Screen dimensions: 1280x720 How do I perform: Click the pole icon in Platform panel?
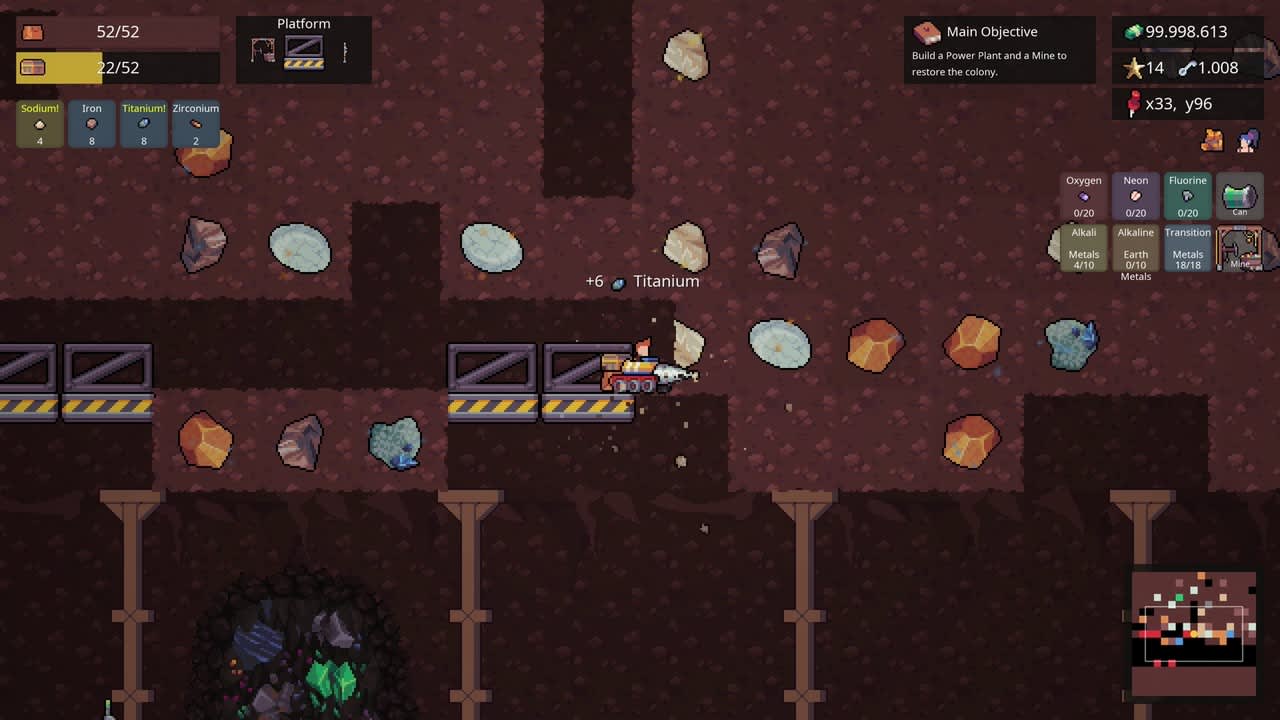(x=345, y=50)
